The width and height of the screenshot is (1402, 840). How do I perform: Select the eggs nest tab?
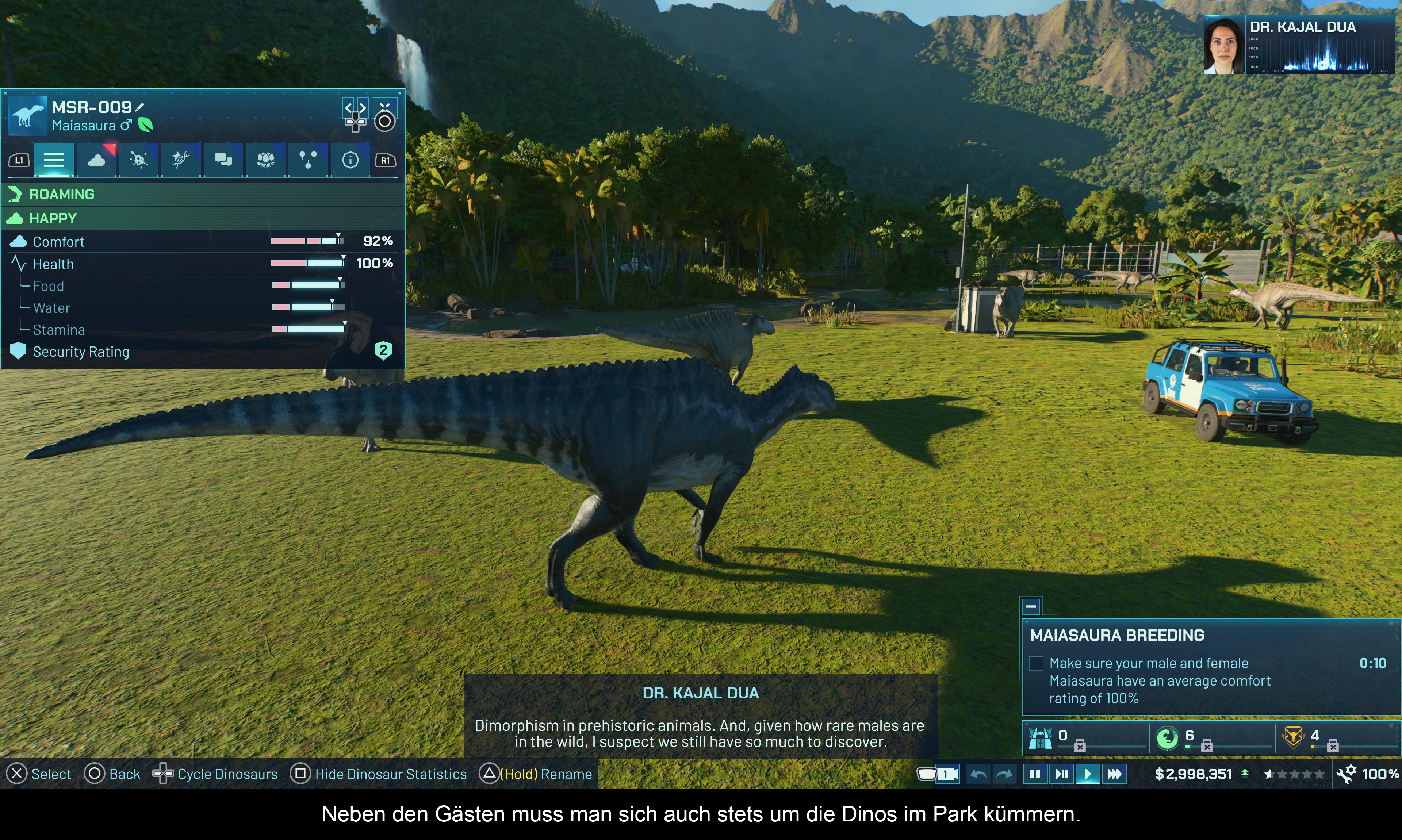point(265,160)
